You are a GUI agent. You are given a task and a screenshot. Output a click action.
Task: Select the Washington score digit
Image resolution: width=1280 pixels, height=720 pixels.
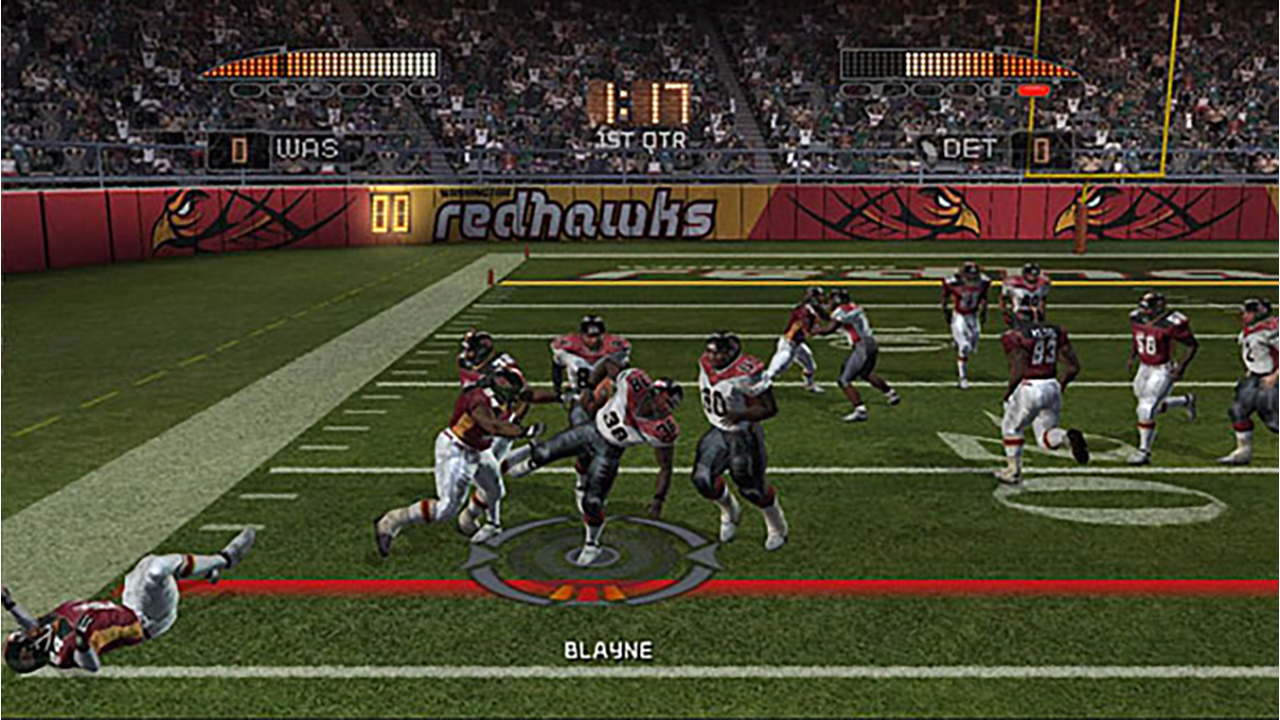(x=239, y=147)
